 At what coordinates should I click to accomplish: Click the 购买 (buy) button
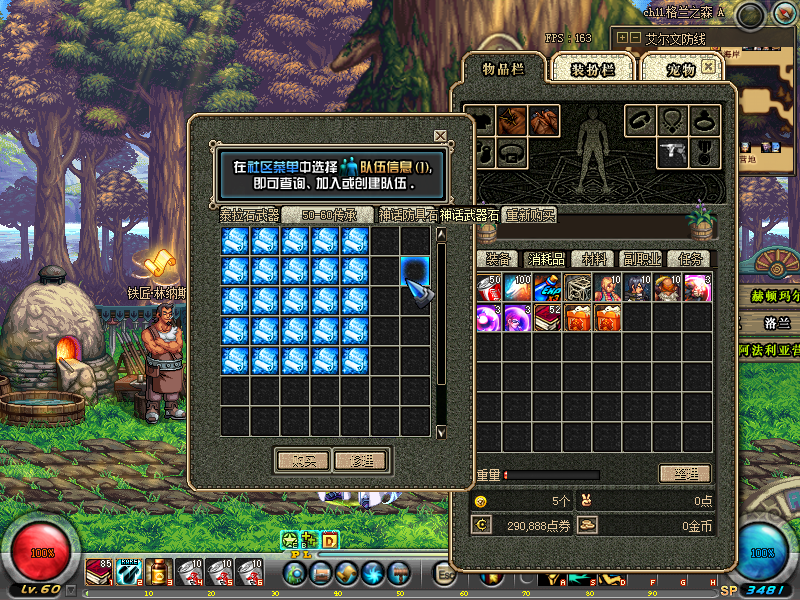(302, 460)
